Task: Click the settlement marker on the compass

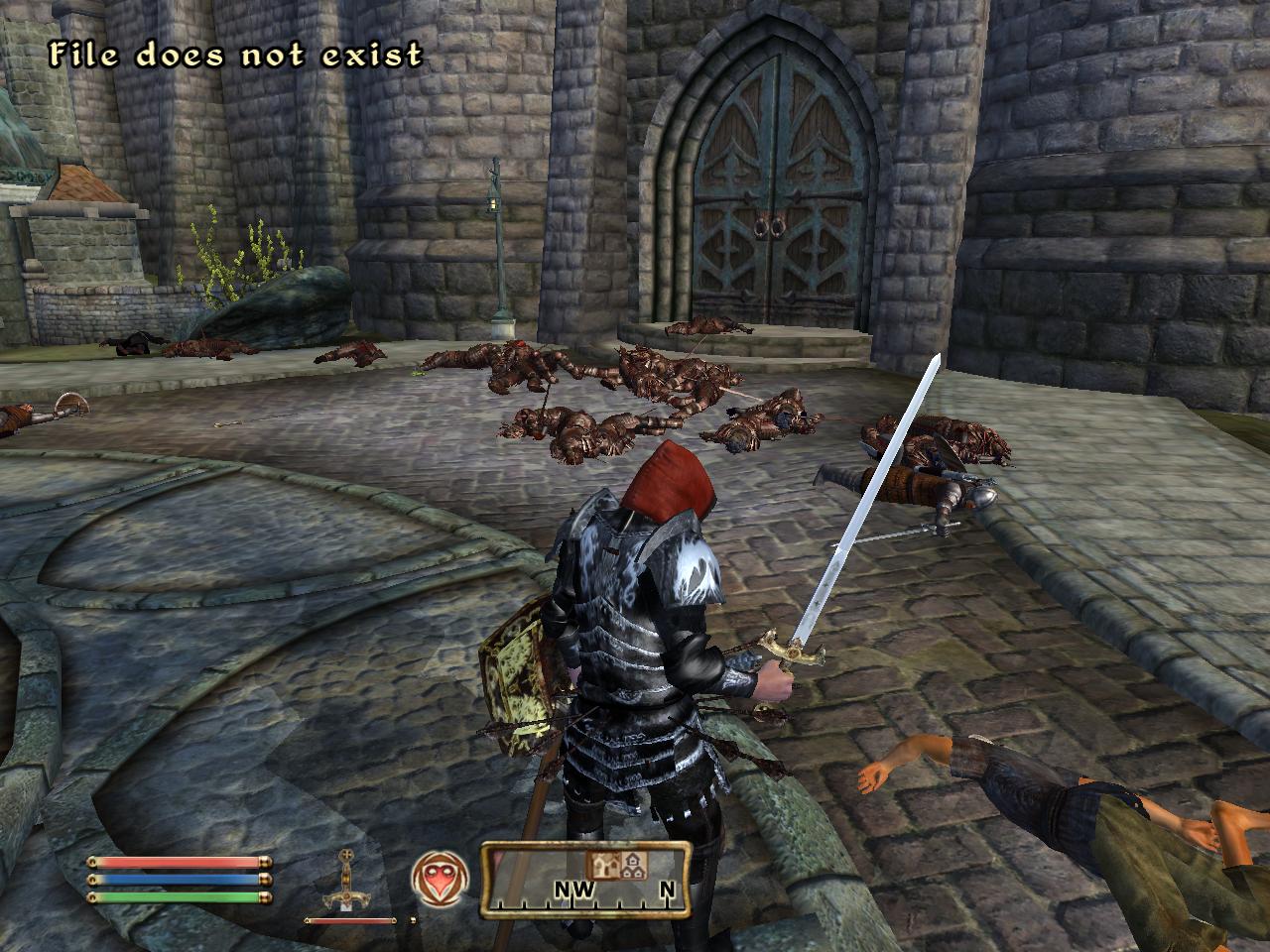Action: pos(632,864)
